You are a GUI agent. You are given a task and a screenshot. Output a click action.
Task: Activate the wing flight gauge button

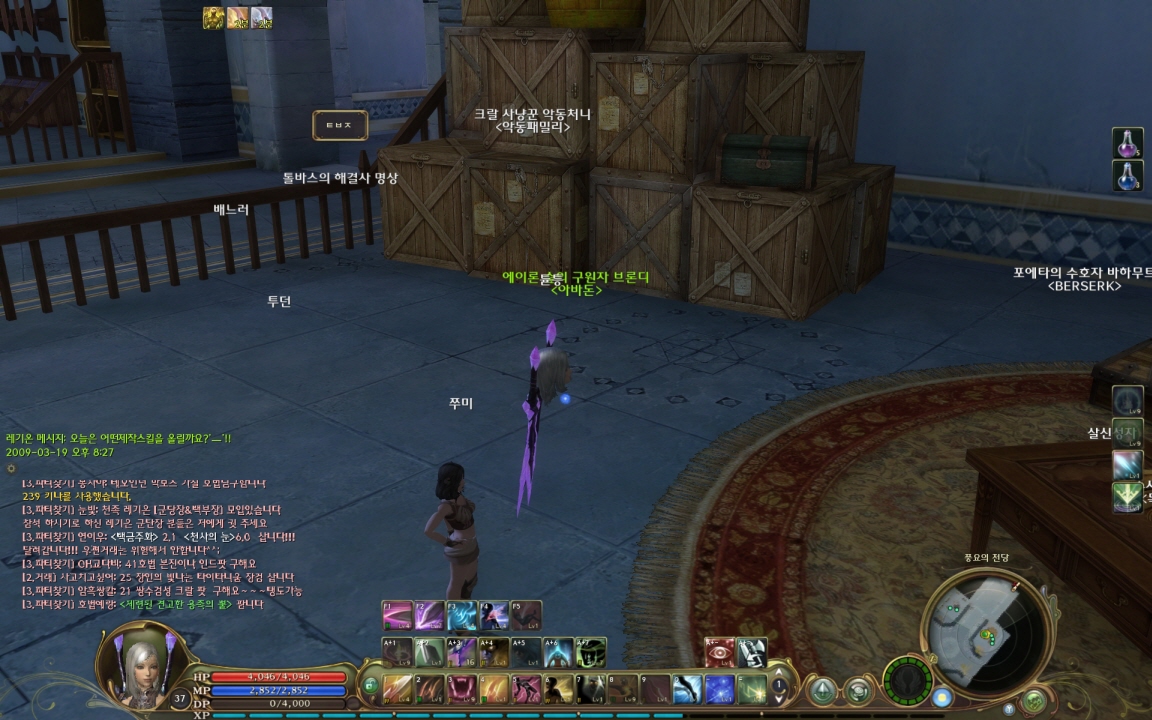click(x=908, y=680)
